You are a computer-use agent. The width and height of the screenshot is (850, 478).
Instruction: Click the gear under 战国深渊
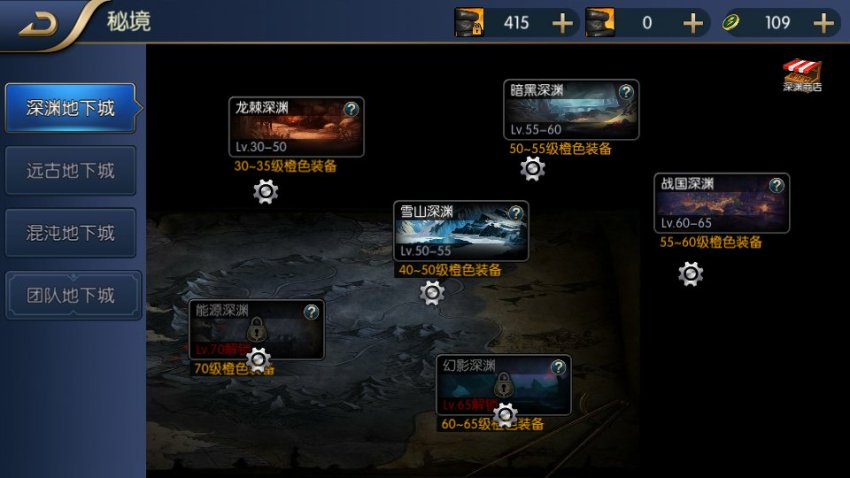[x=690, y=274]
